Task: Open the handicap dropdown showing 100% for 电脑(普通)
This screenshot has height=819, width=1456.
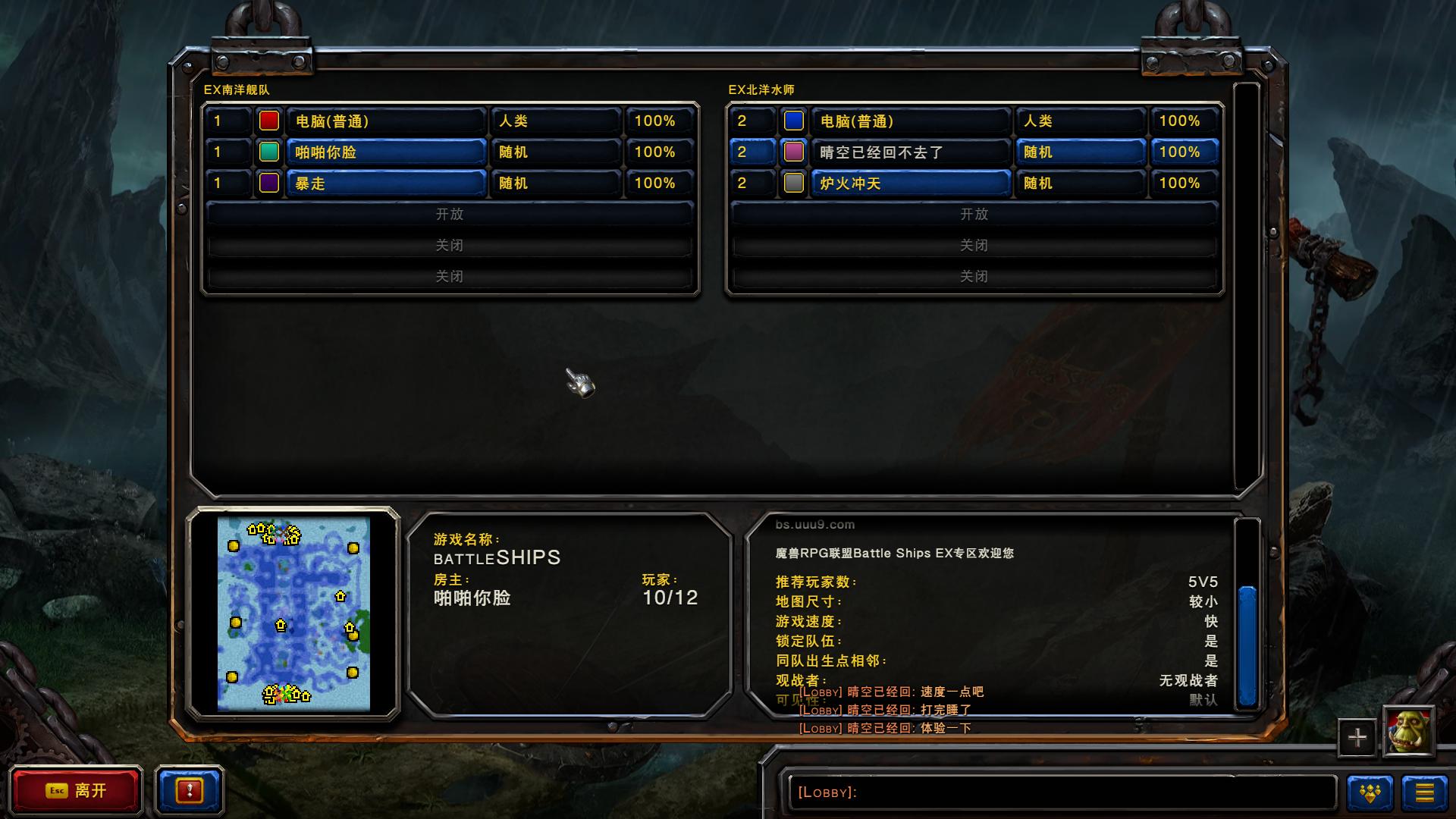Action: [659, 120]
